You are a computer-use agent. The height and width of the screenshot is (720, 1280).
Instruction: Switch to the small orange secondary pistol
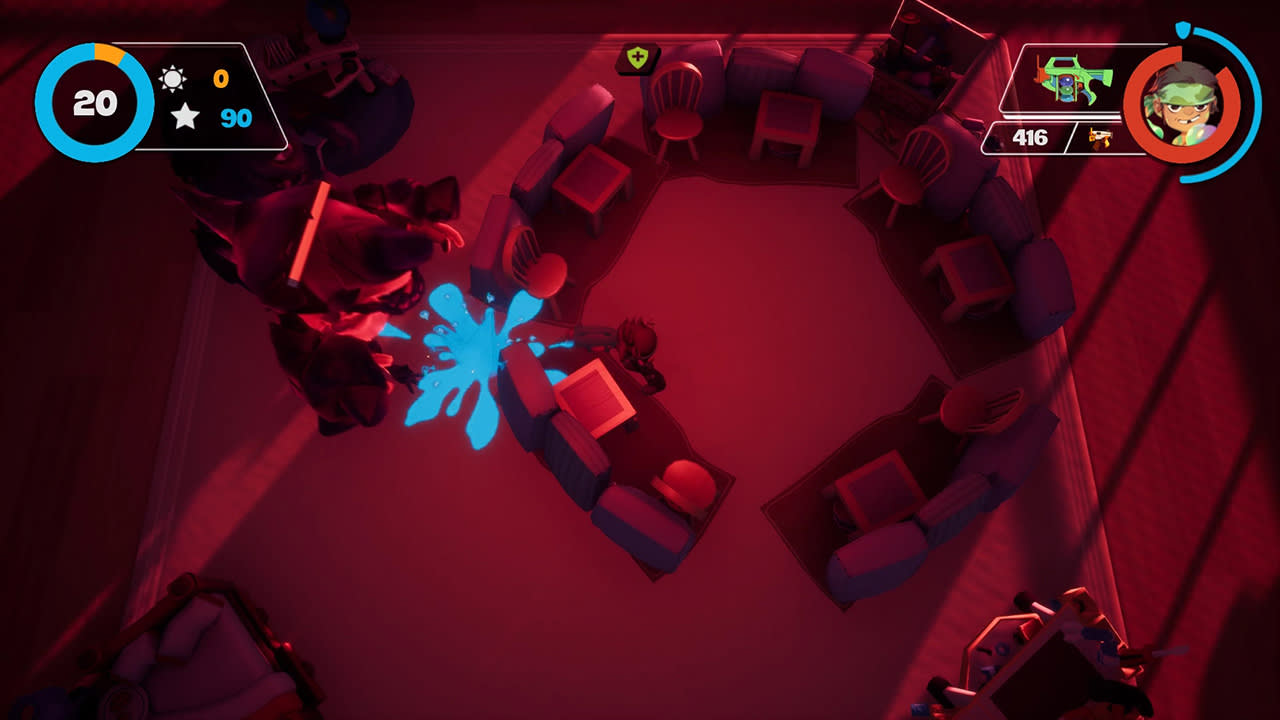click(1100, 137)
